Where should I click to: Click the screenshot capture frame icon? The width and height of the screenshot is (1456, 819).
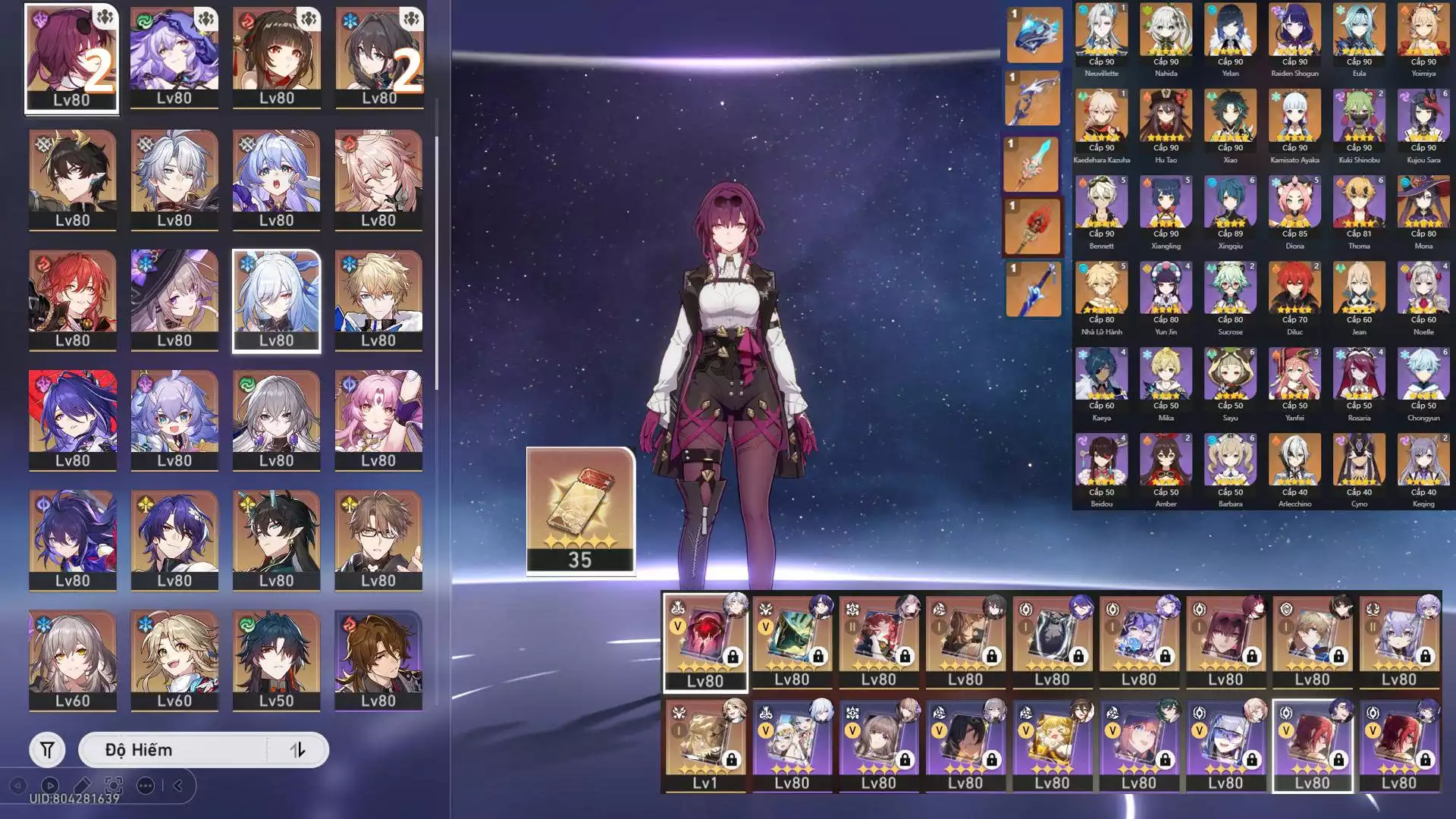pos(114,786)
